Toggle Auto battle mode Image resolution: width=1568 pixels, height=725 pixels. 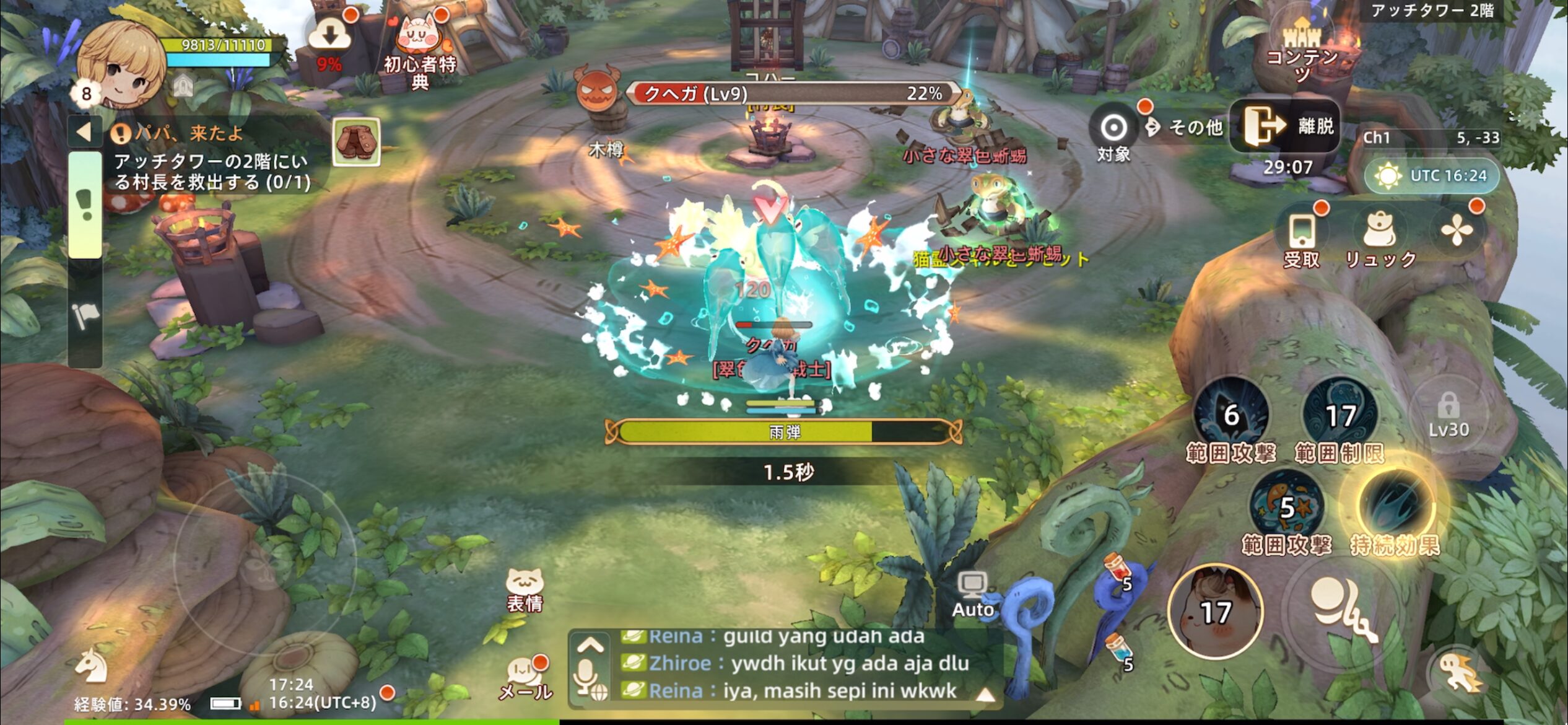972,594
